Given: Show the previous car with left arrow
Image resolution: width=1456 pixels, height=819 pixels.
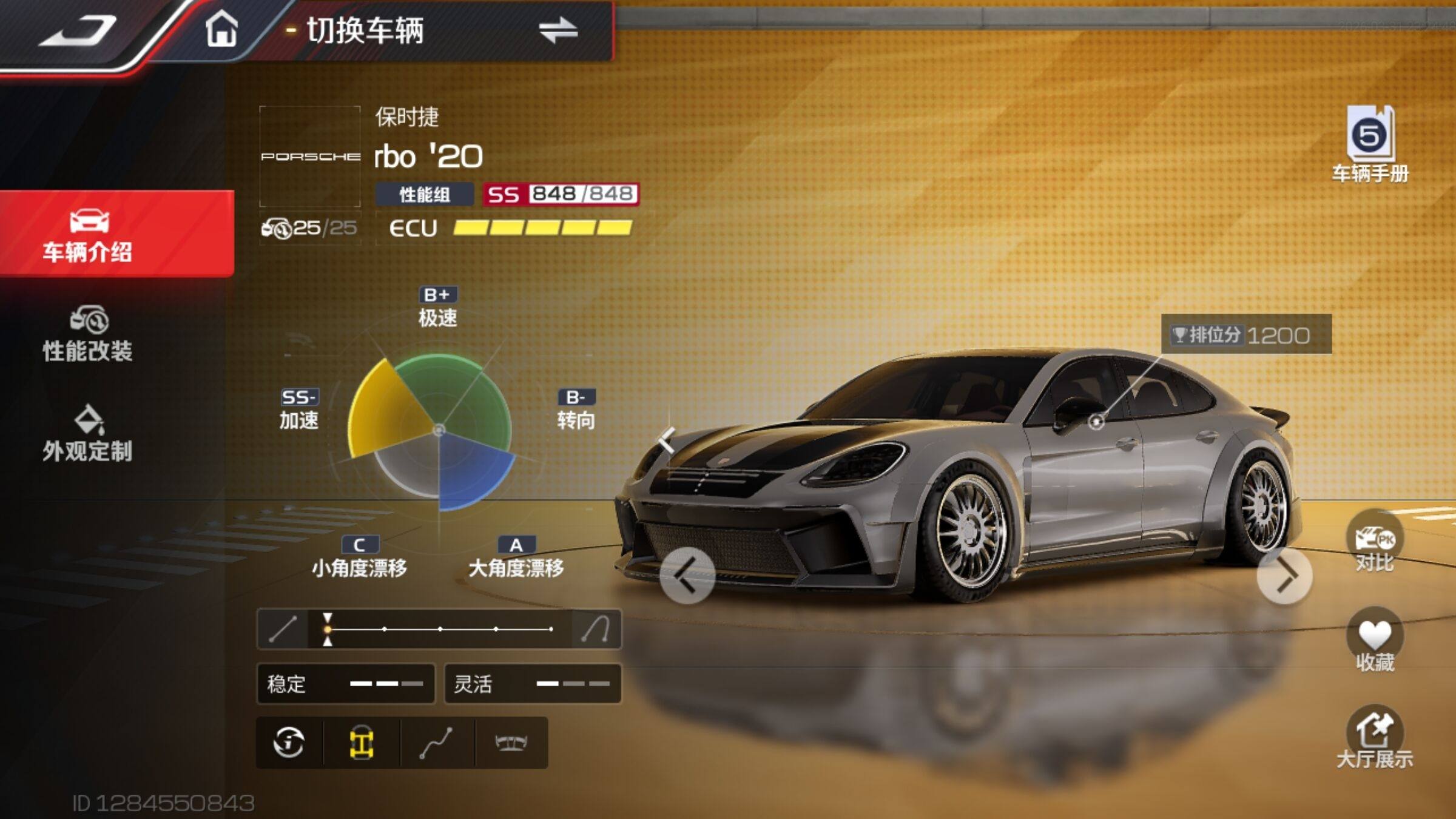Looking at the screenshot, I should pos(687,576).
